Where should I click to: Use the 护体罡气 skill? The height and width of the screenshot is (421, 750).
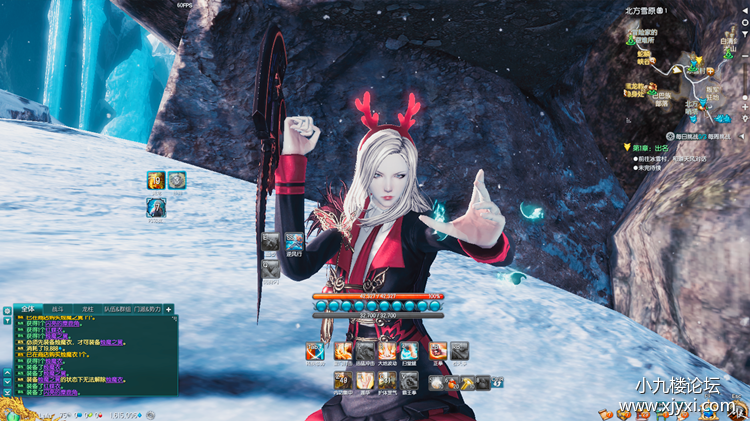[386, 382]
